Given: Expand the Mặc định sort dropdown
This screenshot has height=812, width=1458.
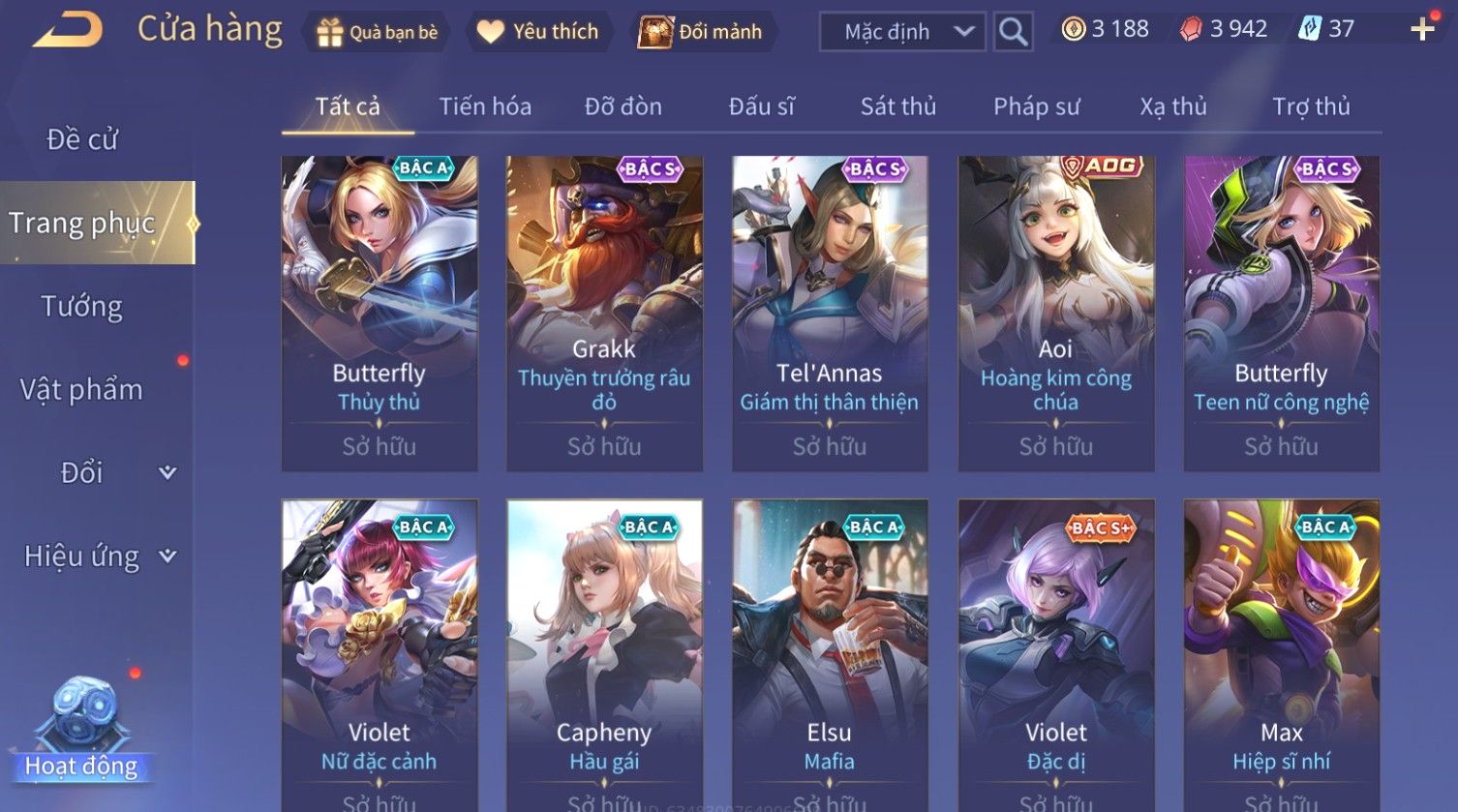Looking at the screenshot, I should tap(902, 32).
